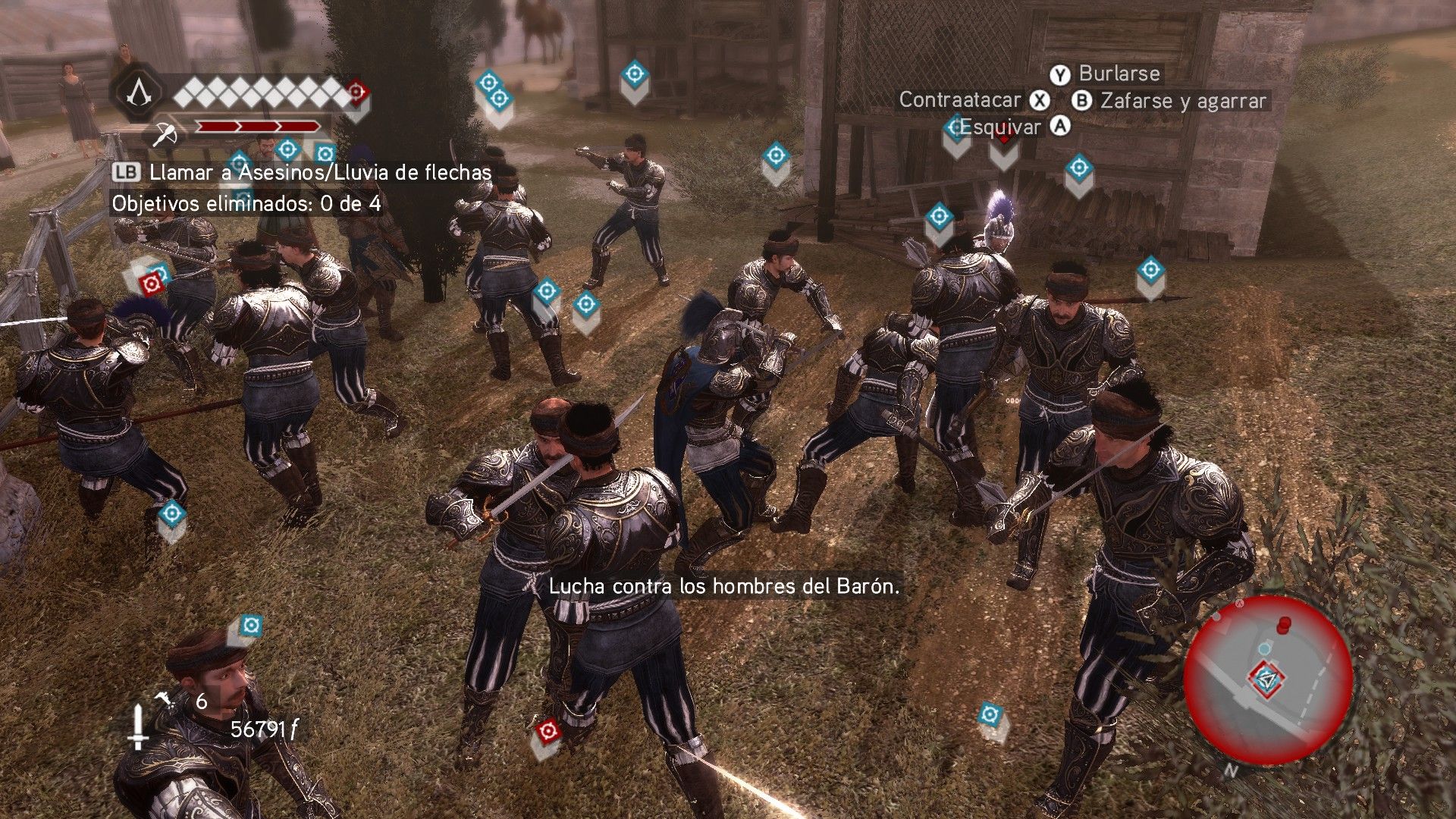Click the objectives eliminated tracker
Image resolution: width=1456 pixels, height=819 pixels.
246,204
